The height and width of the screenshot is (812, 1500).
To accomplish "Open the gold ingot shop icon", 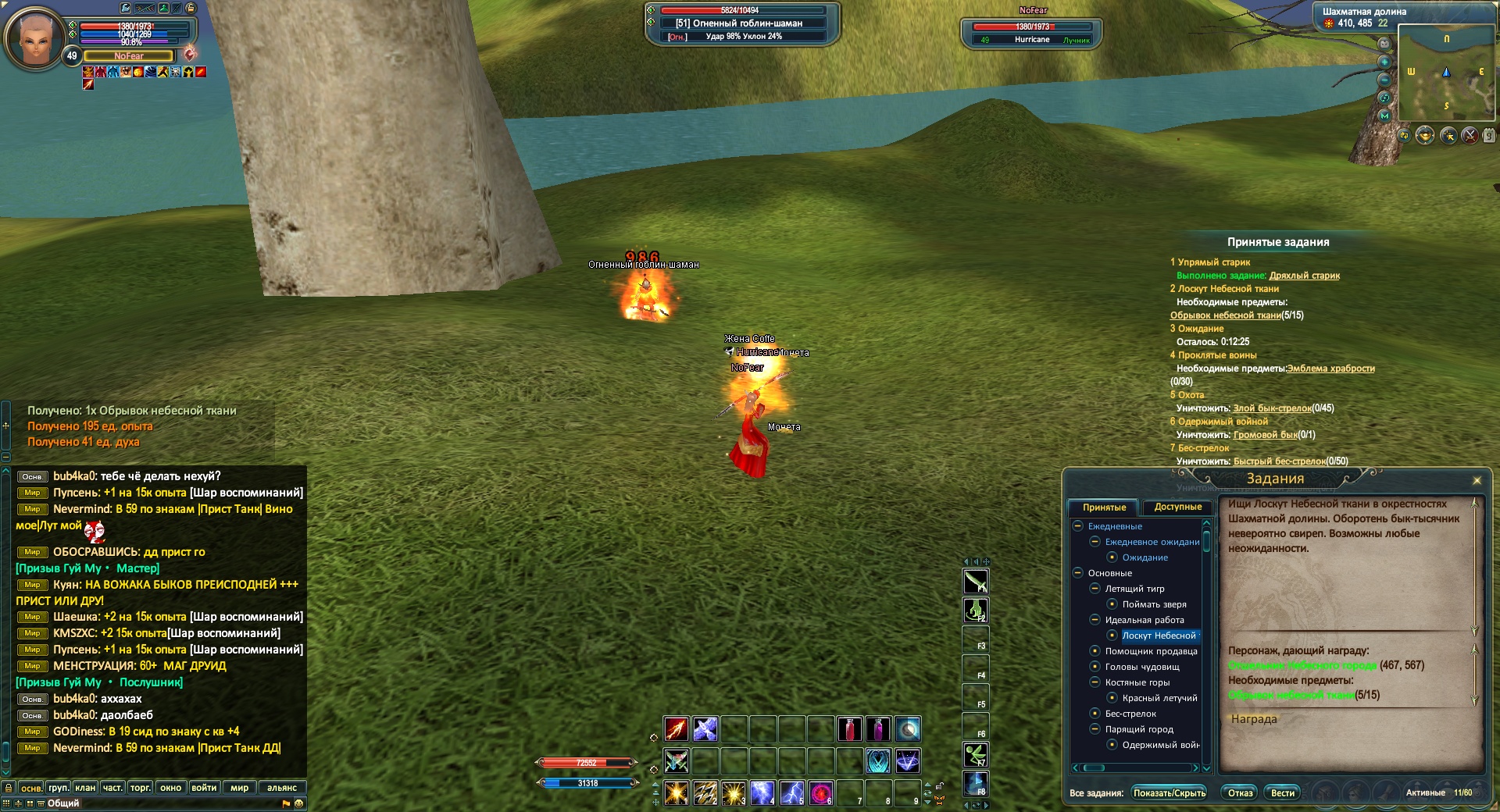I will pos(1425,135).
